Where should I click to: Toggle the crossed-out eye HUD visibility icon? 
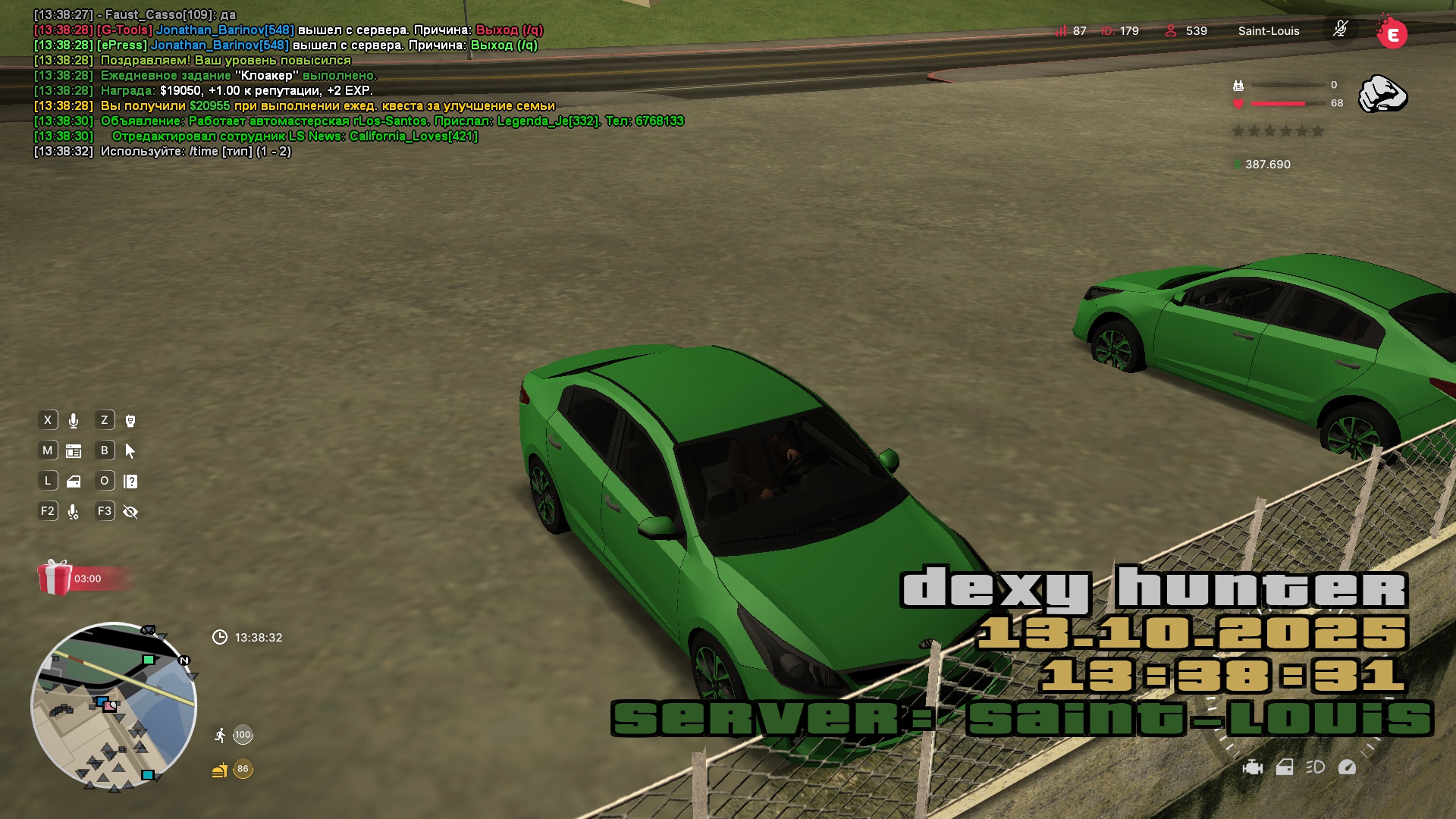pyautogui.click(x=130, y=512)
